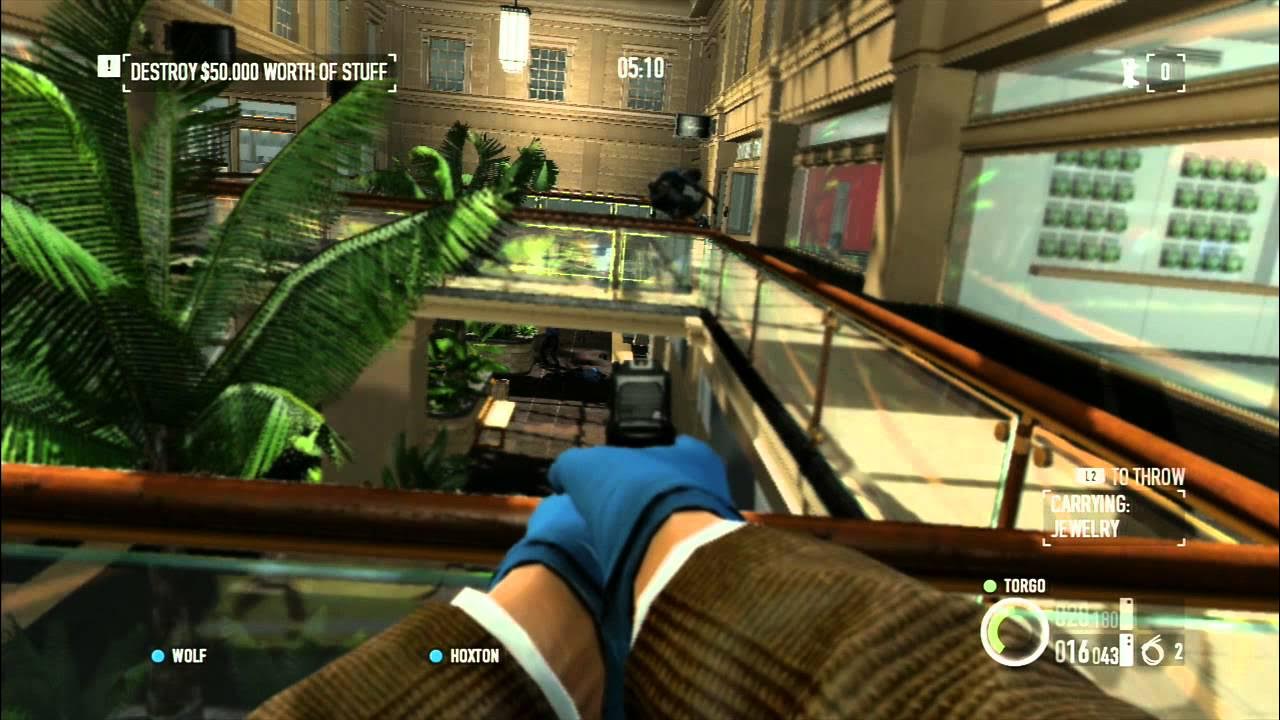Click the exclamation mark objective icon
Screen dimensions: 1280x720
(108, 67)
